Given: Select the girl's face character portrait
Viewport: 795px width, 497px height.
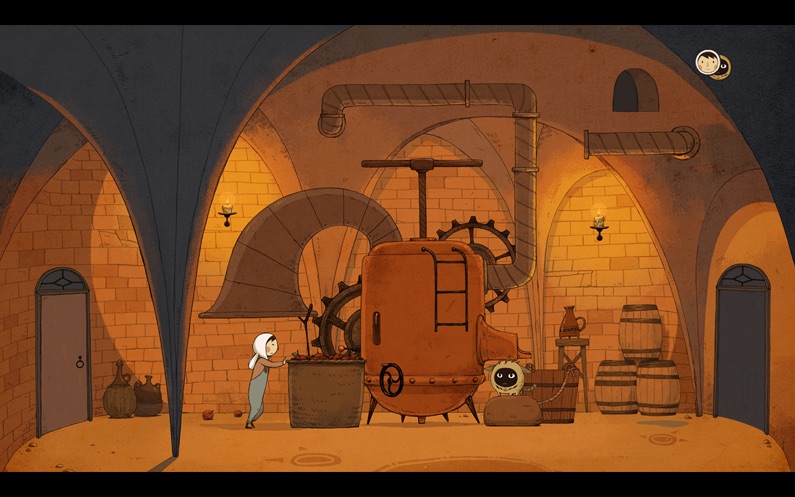Looking at the screenshot, I should [x=707, y=62].
